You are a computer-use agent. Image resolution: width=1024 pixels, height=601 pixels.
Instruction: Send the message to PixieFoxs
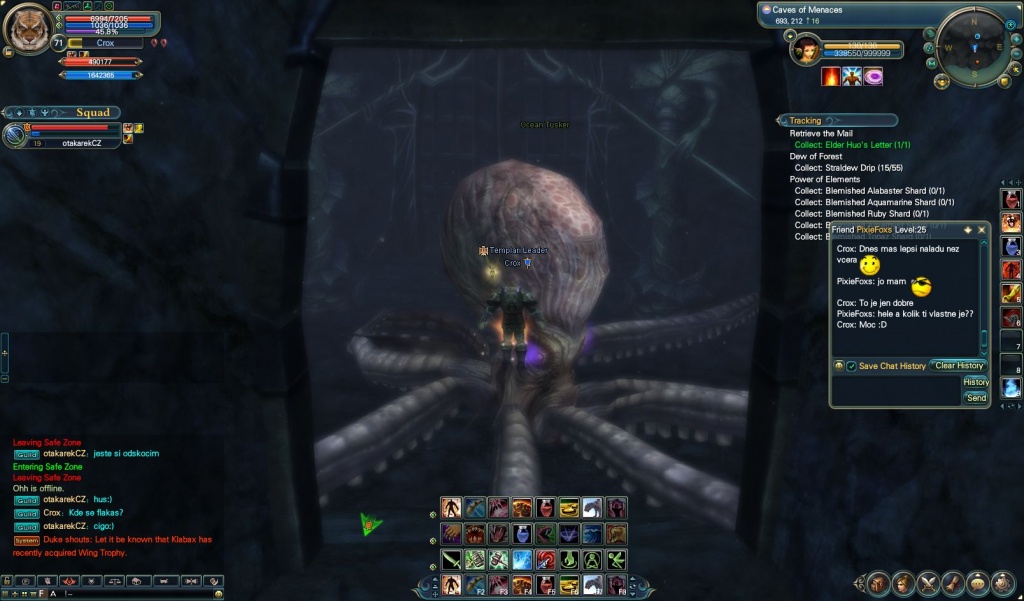pos(976,398)
